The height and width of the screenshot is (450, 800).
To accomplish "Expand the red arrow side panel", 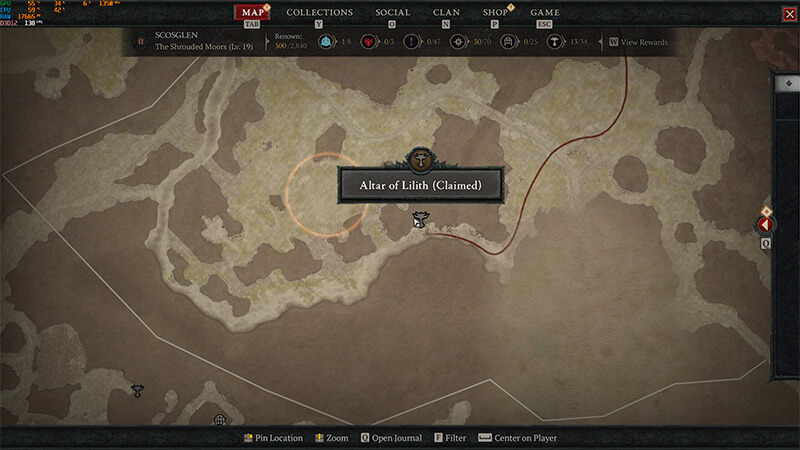I will (766, 226).
